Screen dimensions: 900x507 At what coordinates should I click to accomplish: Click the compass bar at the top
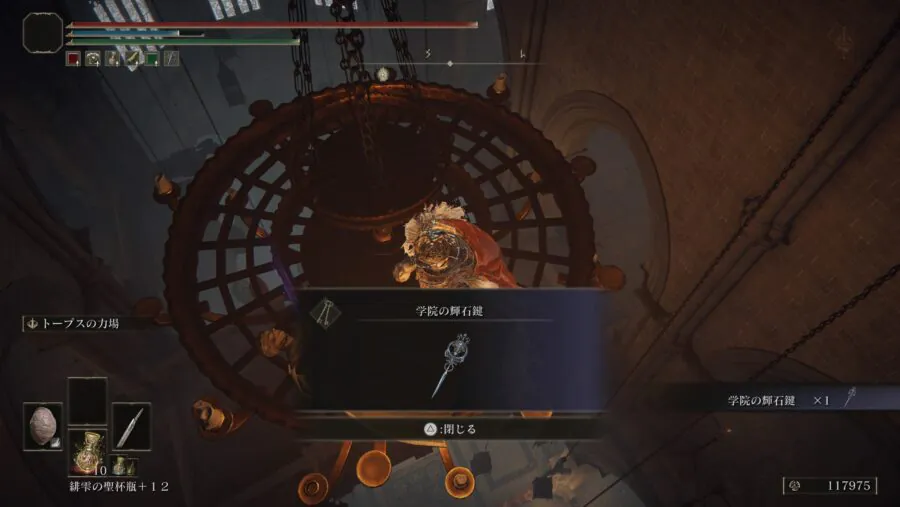(x=449, y=64)
